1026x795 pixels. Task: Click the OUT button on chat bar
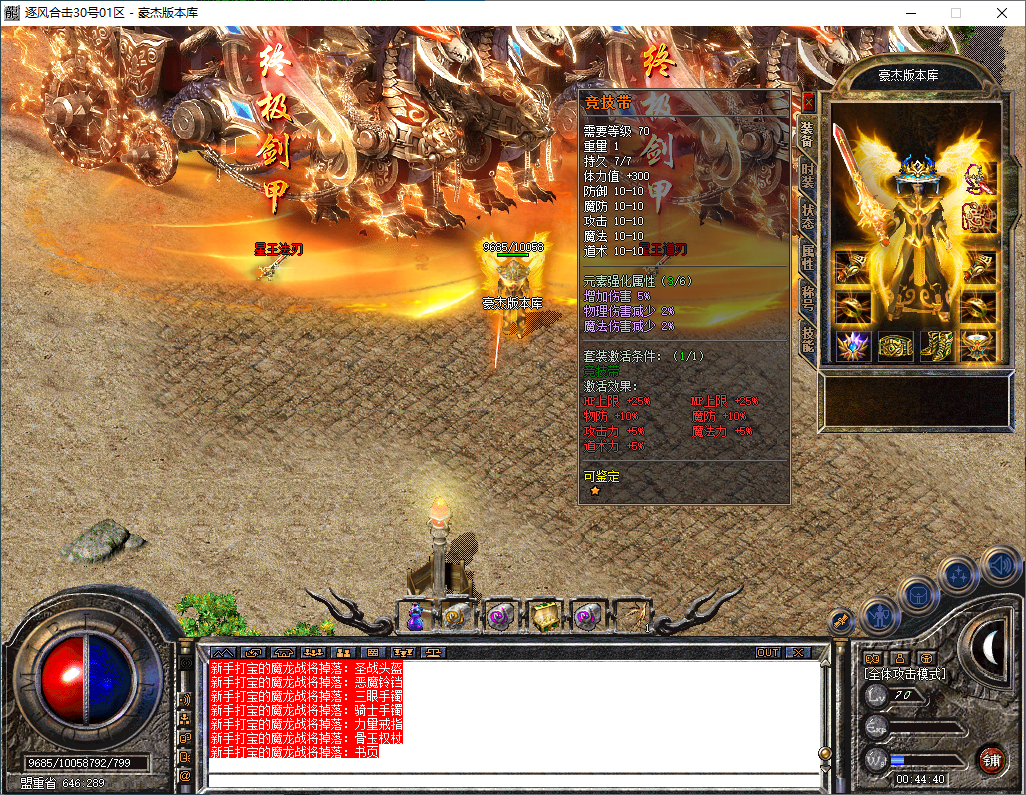coord(767,652)
